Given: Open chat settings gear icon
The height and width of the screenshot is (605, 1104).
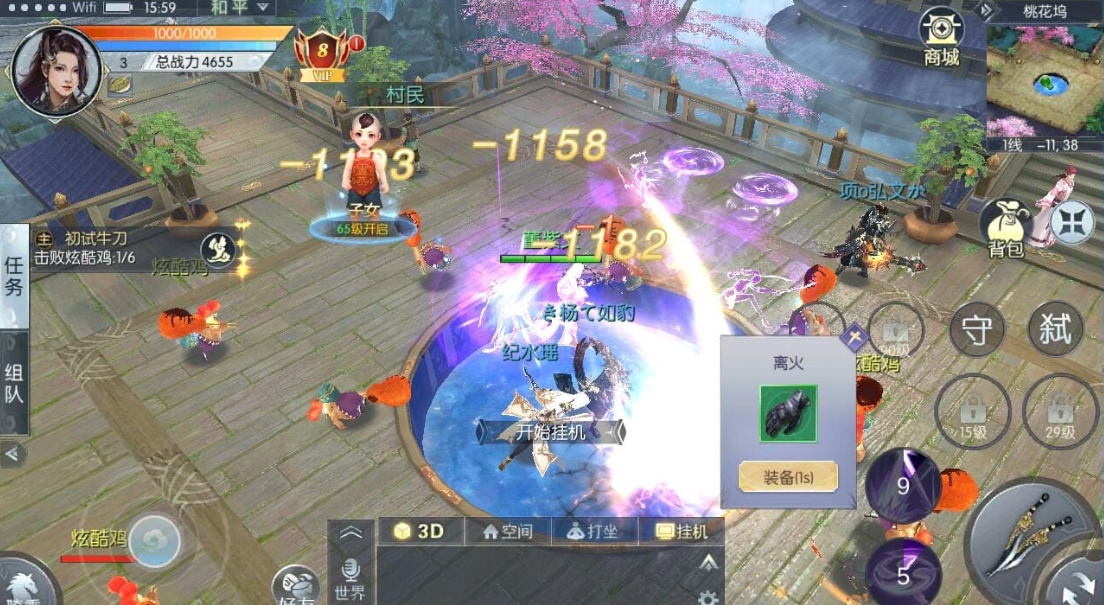Looking at the screenshot, I should pos(708,597).
